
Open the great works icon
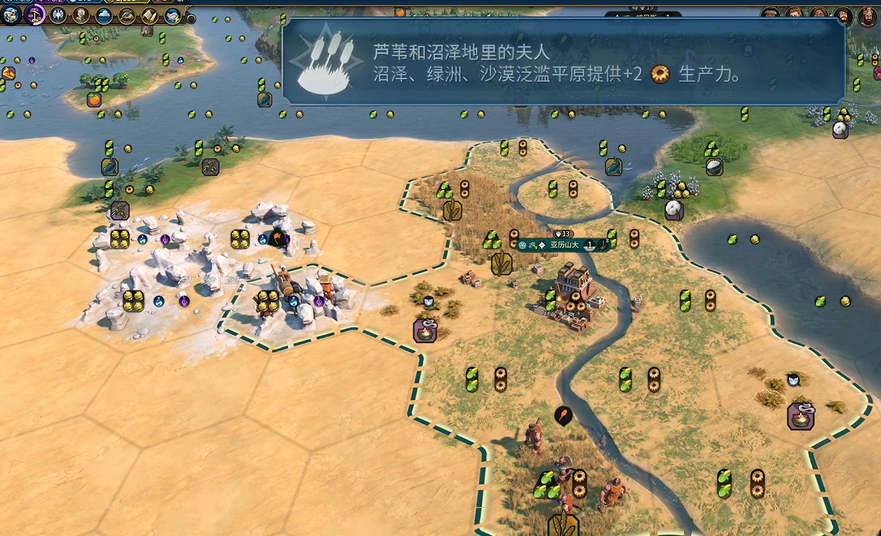click(150, 15)
